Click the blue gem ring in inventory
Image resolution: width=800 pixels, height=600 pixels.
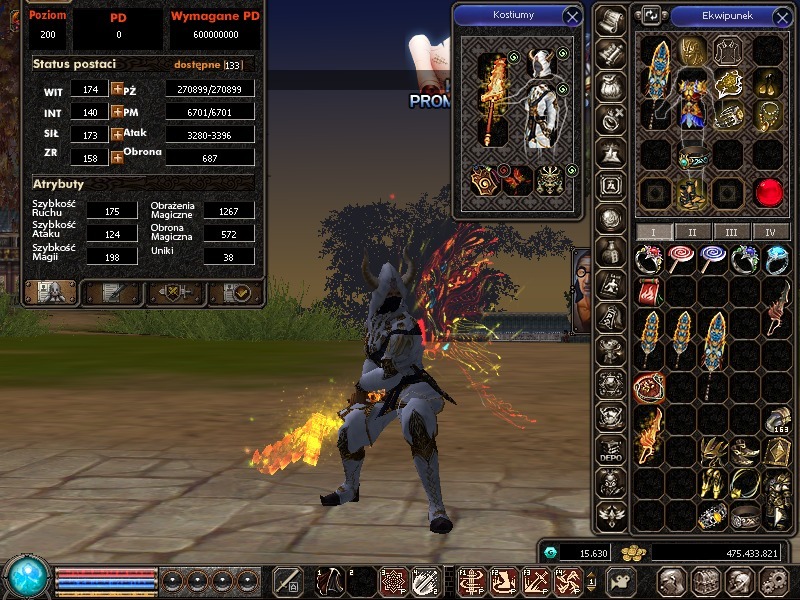pyautogui.click(x=776, y=259)
